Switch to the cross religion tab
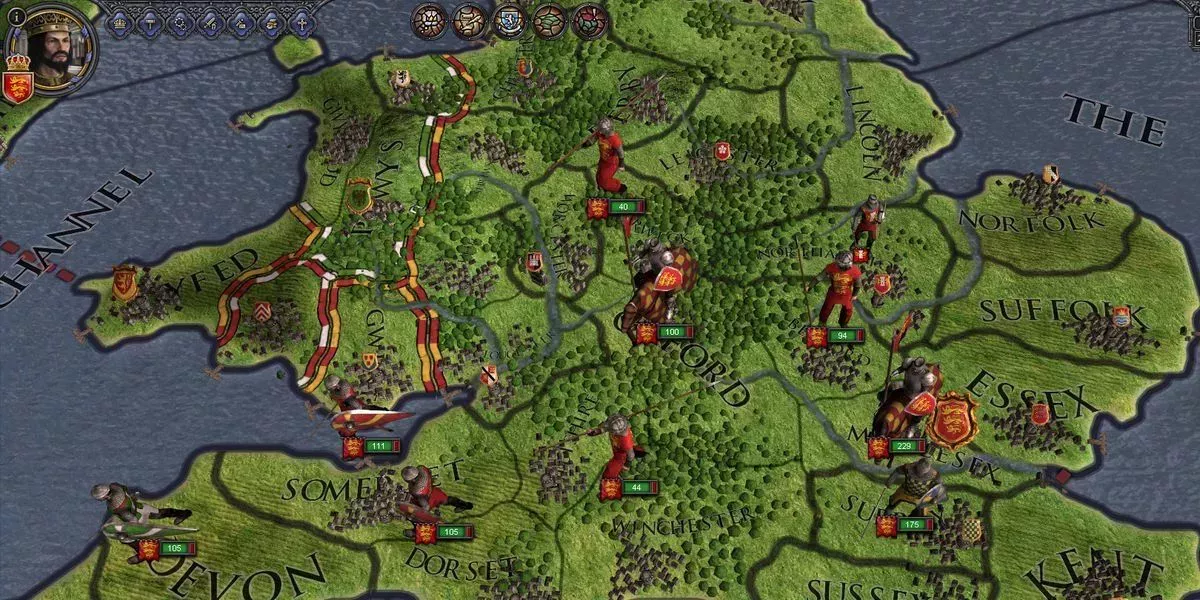This screenshot has height=600, width=1200. 301,22
